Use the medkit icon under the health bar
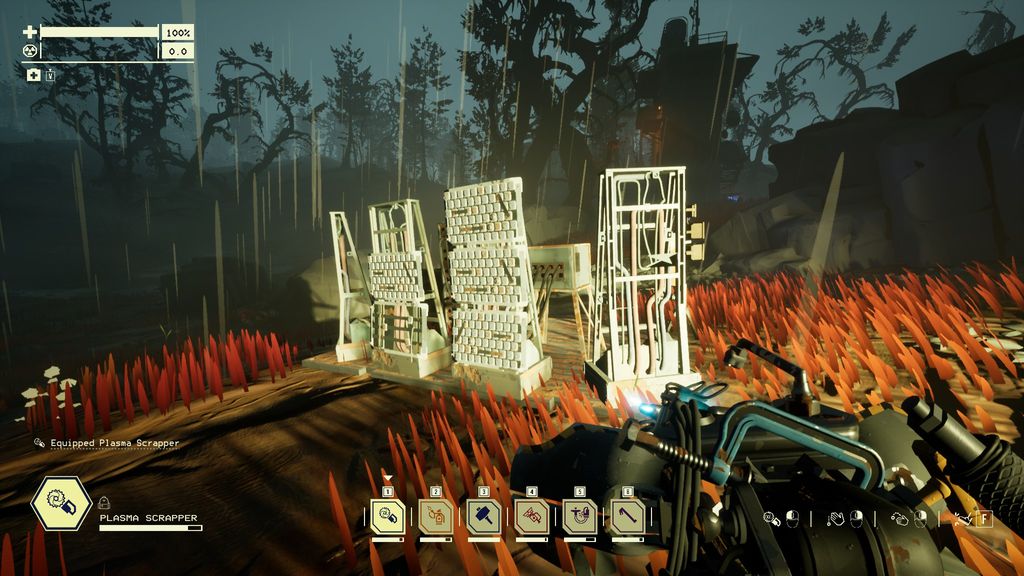 tap(33, 74)
